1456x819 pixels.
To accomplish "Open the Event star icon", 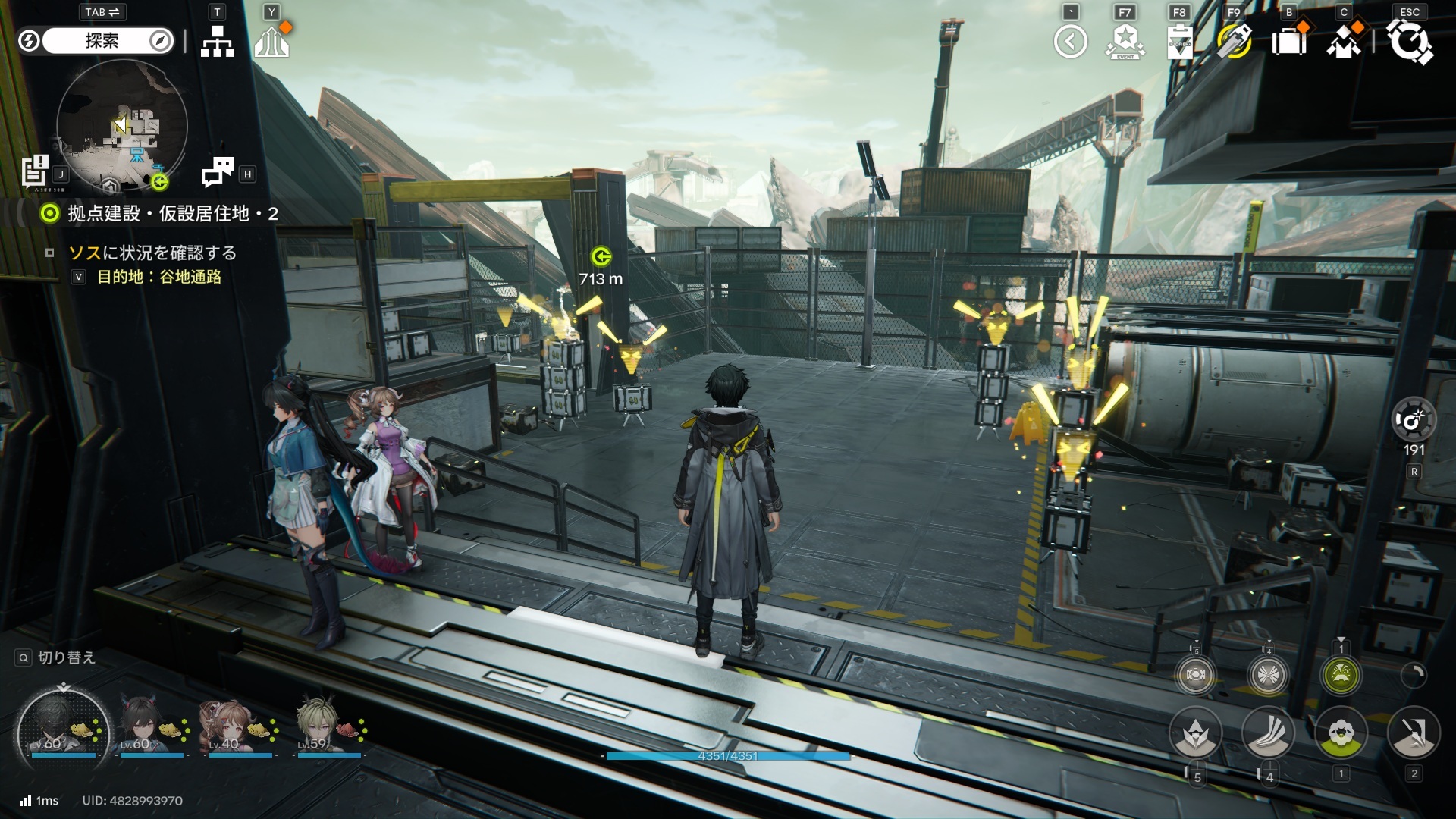I will (x=1125, y=42).
